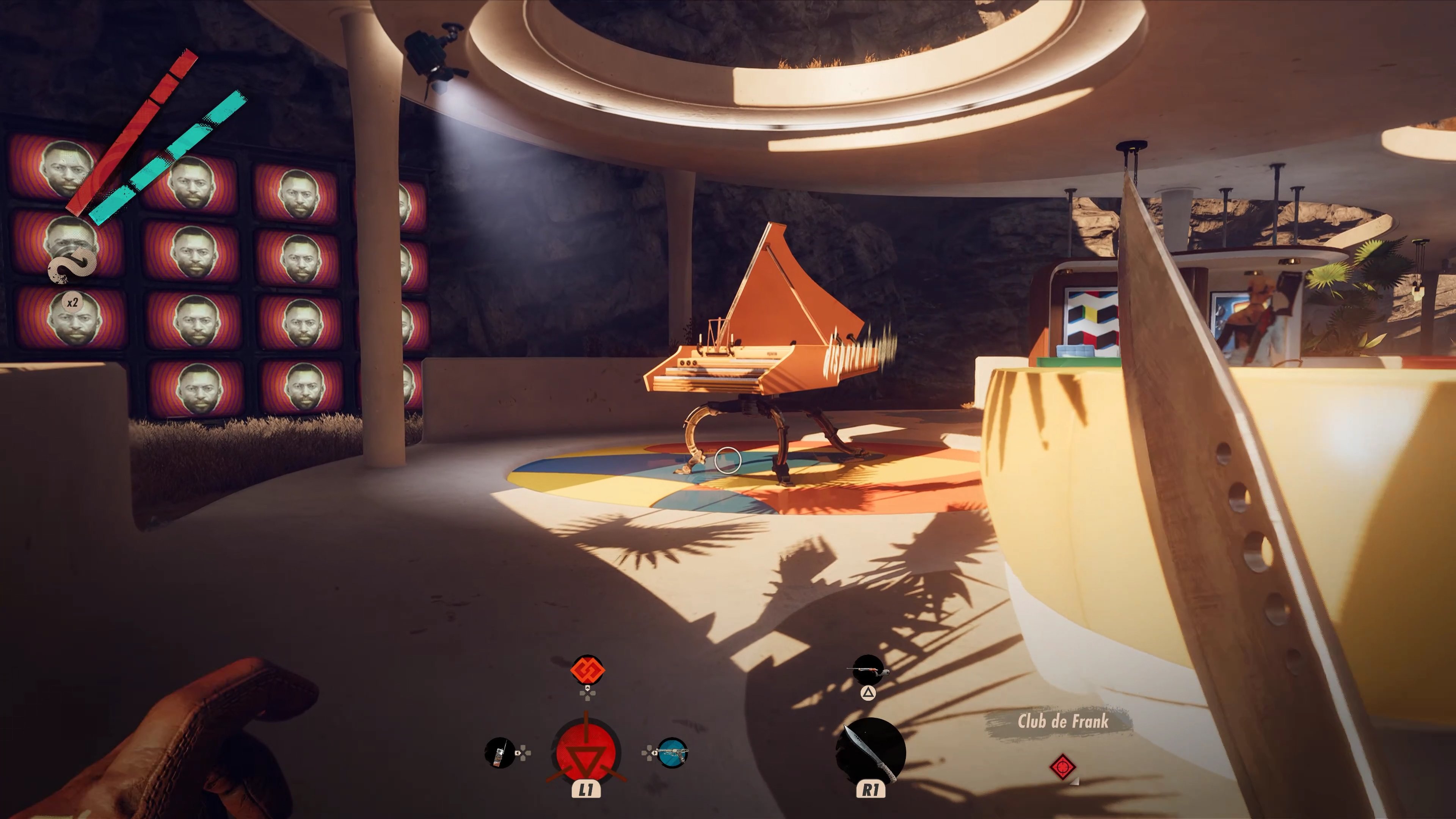
Task: Equip the Hackamajig gadget icon
Action: (x=500, y=753)
